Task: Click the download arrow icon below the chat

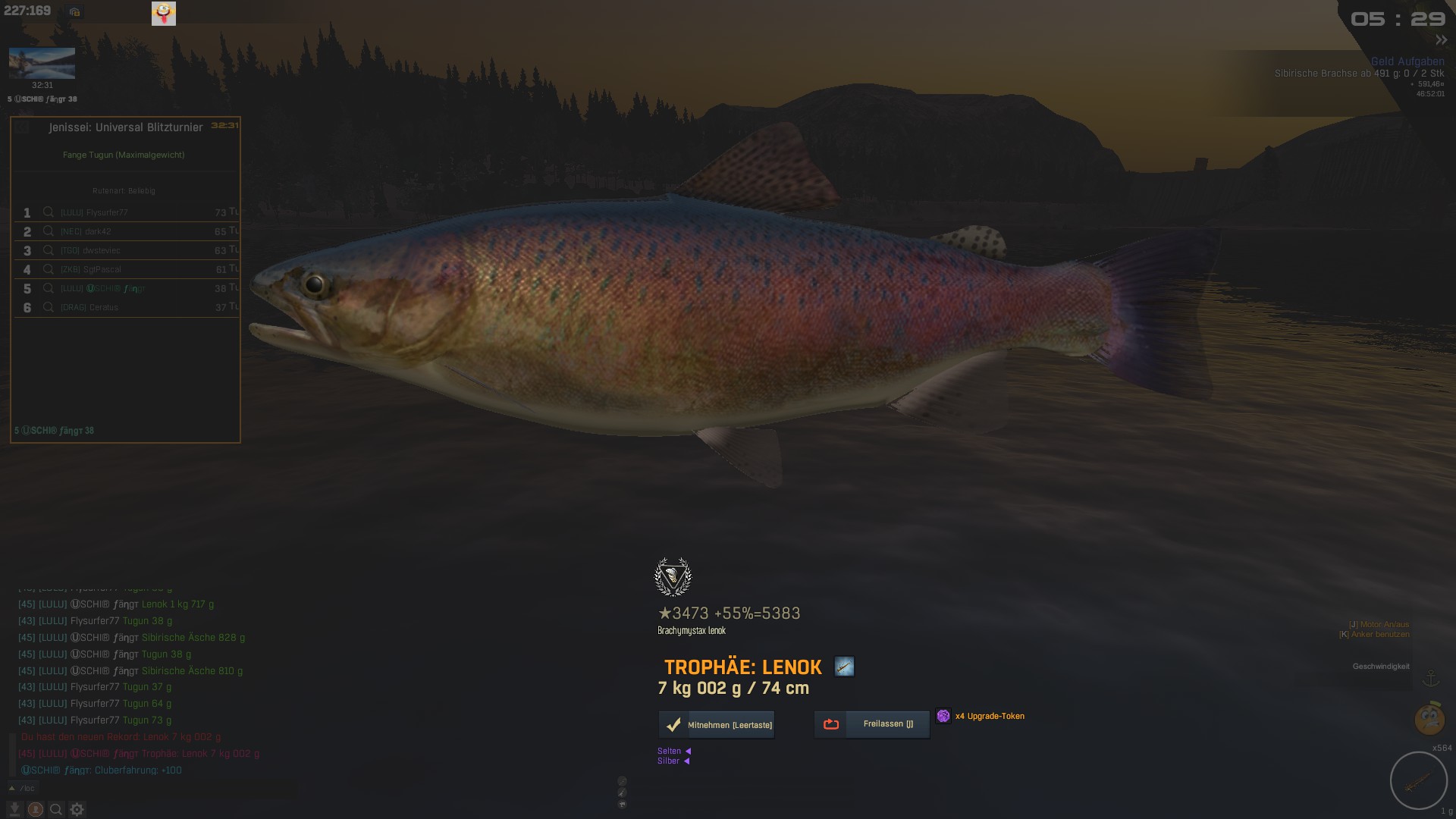Action: point(14,809)
